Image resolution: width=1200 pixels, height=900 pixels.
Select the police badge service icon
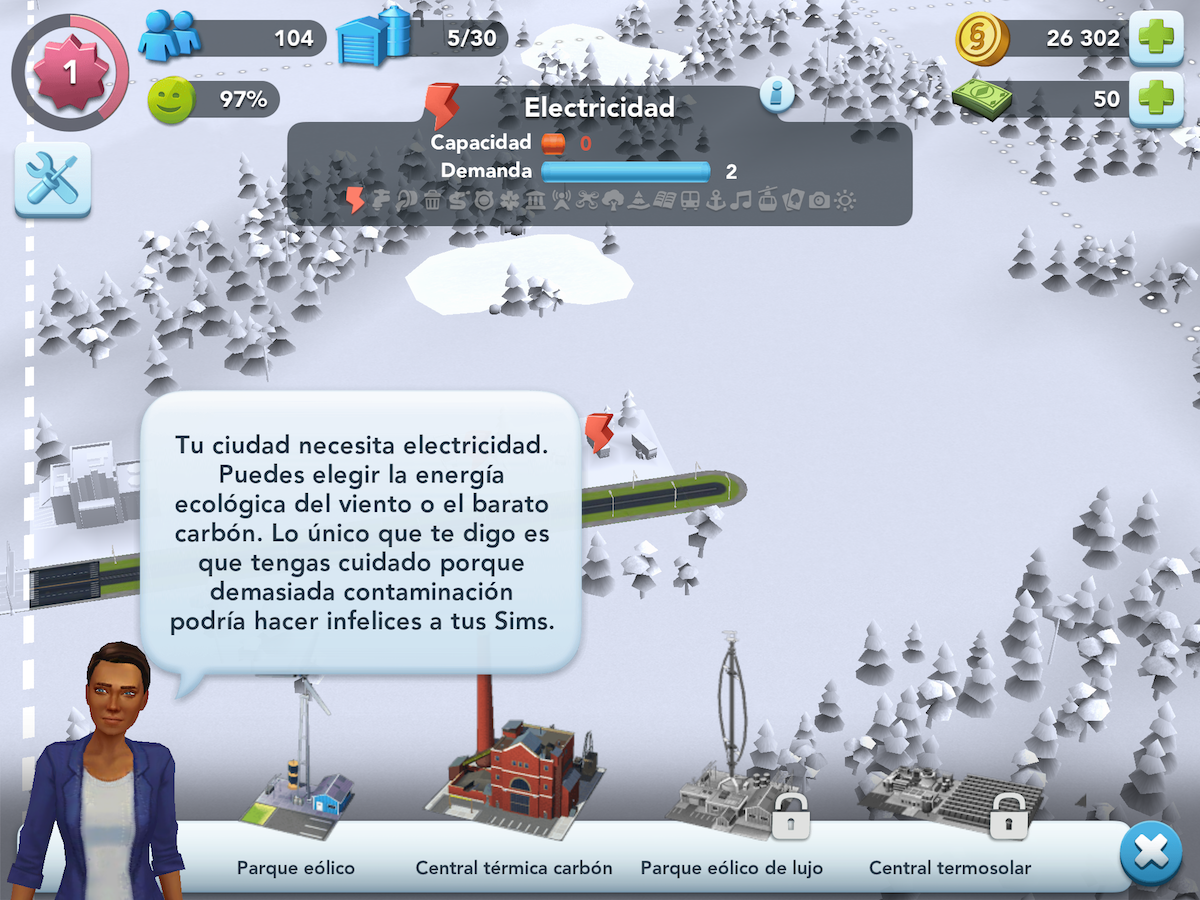485,201
